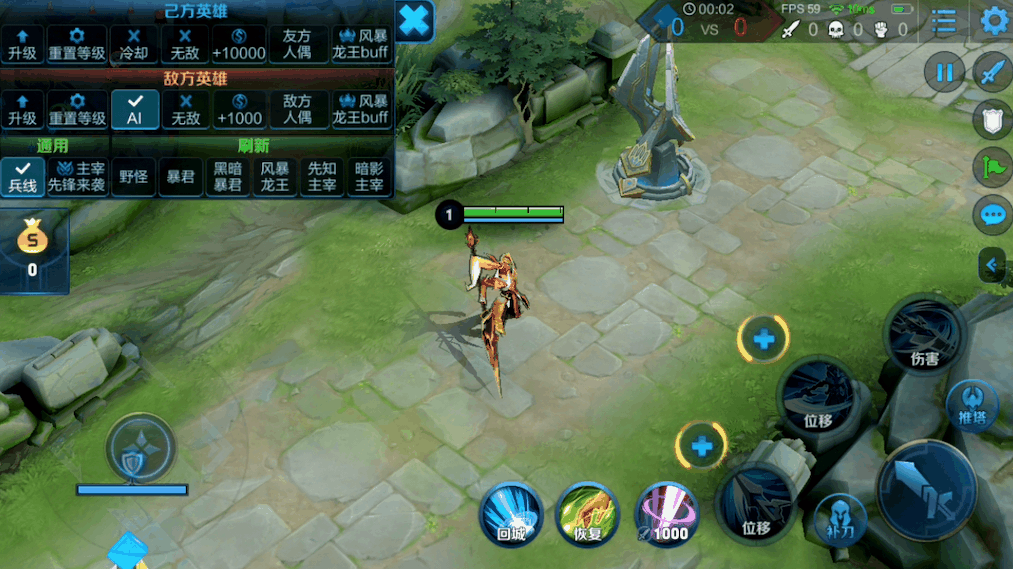The width and height of the screenshot is (1013, 569).
Task: Spawn the 黑暗暴君 Dark Tyrant
Action: [227, 176]
